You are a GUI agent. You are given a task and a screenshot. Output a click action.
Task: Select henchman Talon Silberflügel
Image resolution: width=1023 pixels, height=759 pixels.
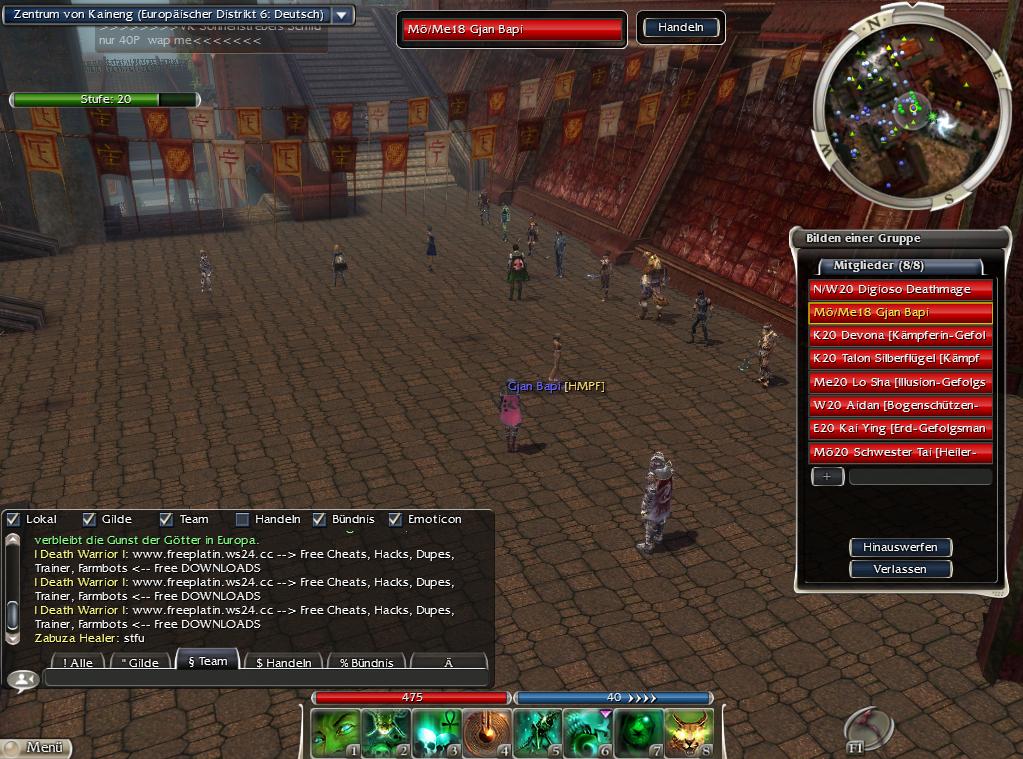tap(900, 358)
